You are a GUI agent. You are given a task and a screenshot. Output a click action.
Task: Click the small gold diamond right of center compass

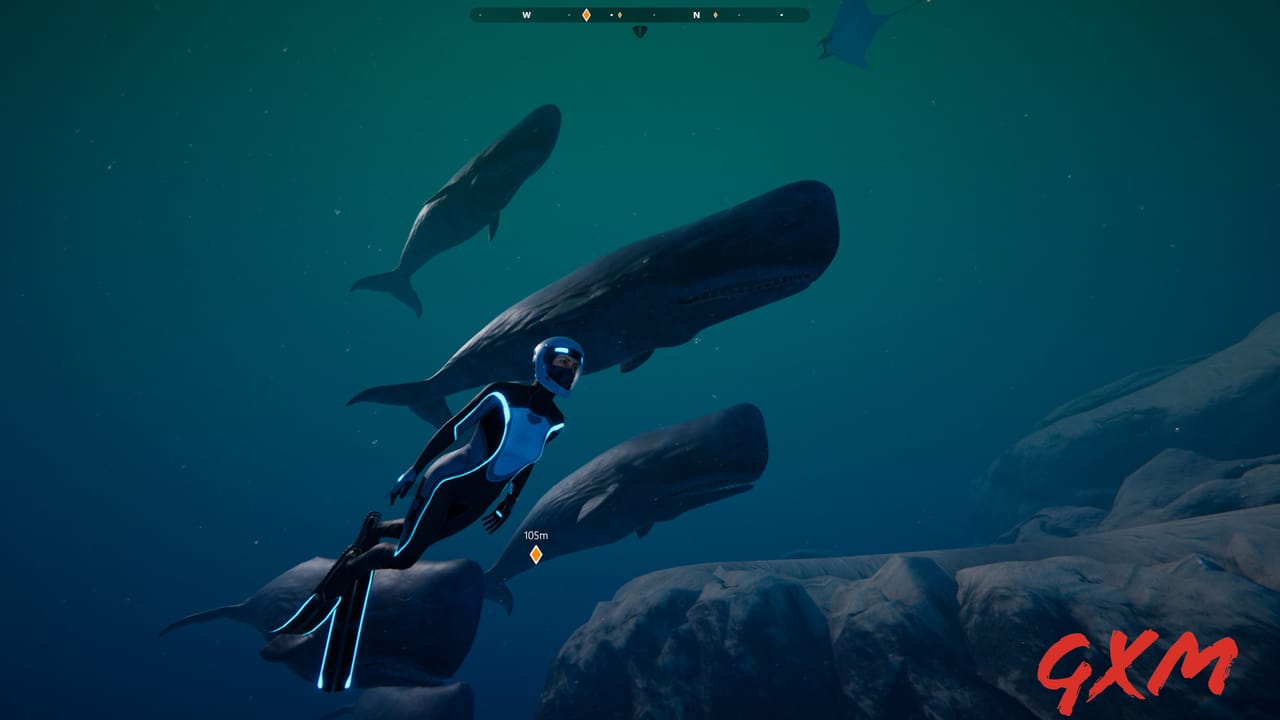point(620,15)
